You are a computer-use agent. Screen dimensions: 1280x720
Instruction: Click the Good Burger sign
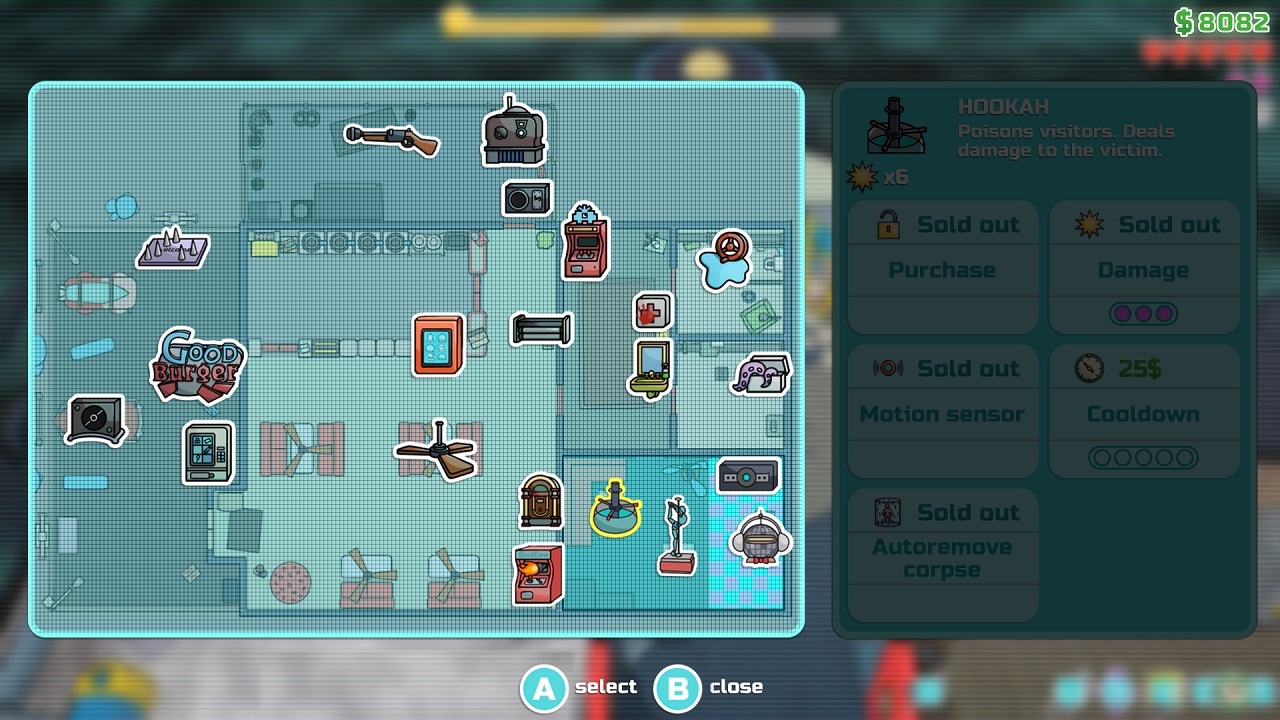[x=197, y=368]
